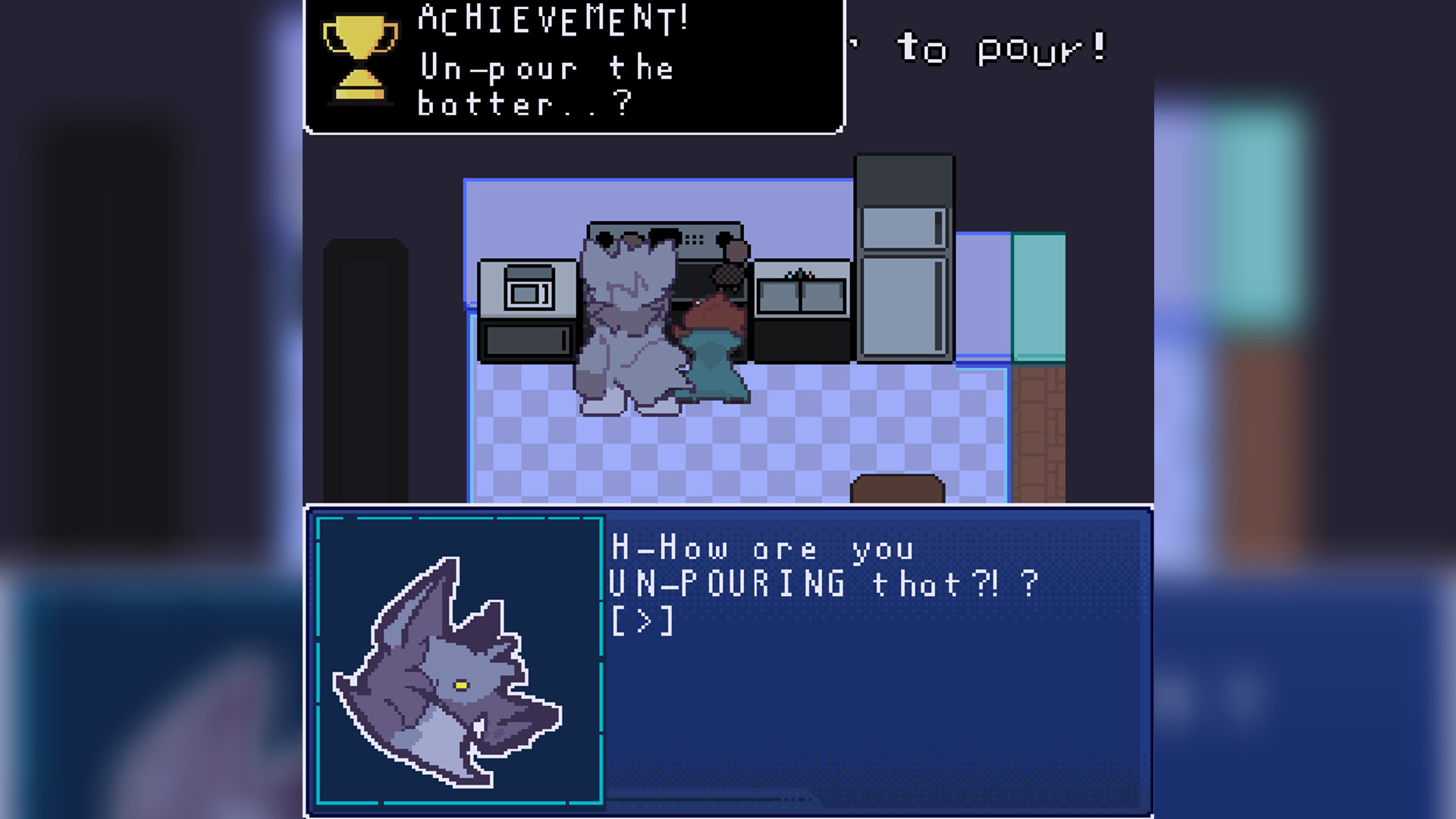Toggle the achievement notification popup
This screenshot has width=1456, height=819.
tap(573, 64)
